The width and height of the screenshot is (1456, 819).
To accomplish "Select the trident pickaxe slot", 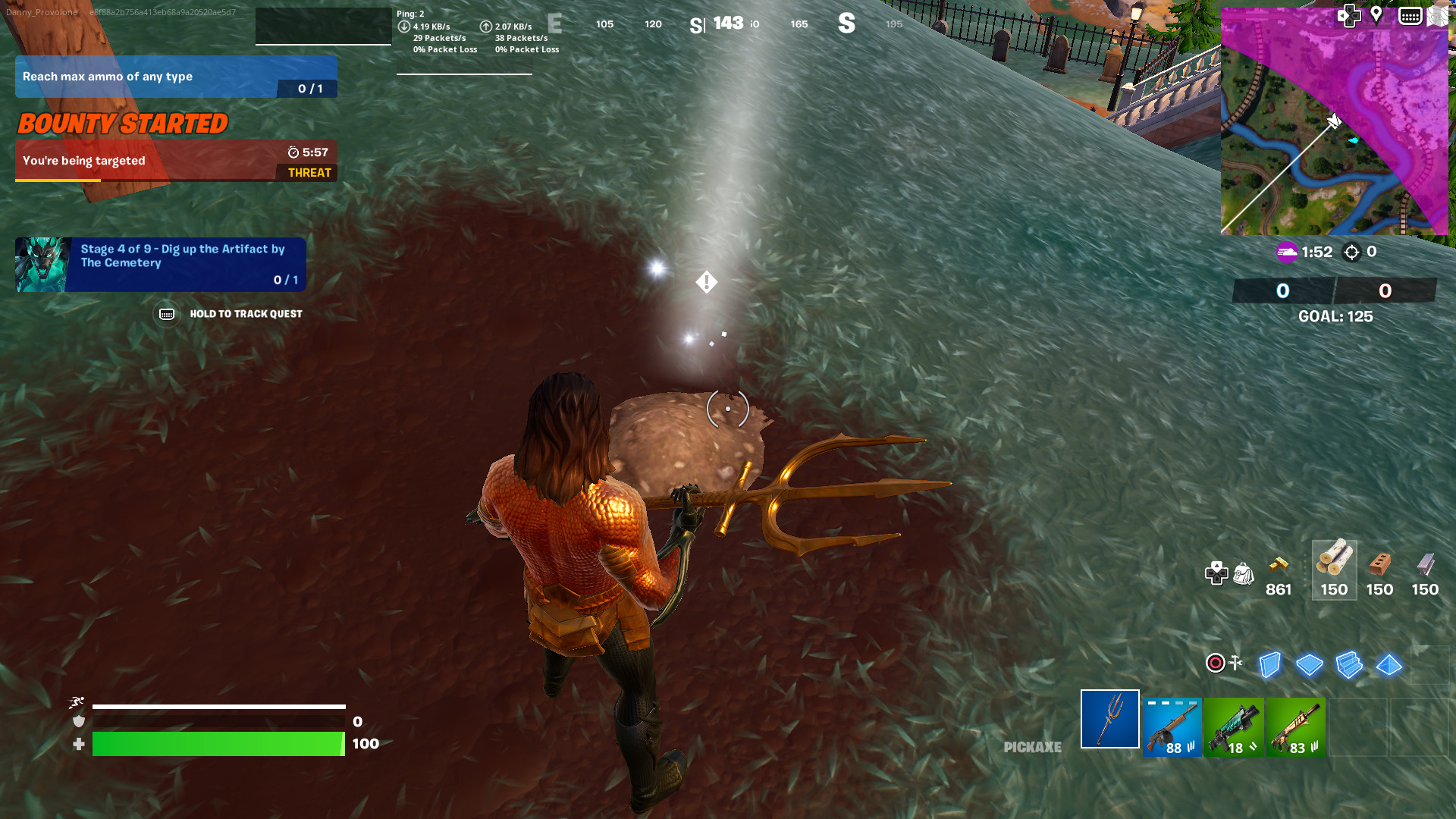I will (x=1109, y=719).
